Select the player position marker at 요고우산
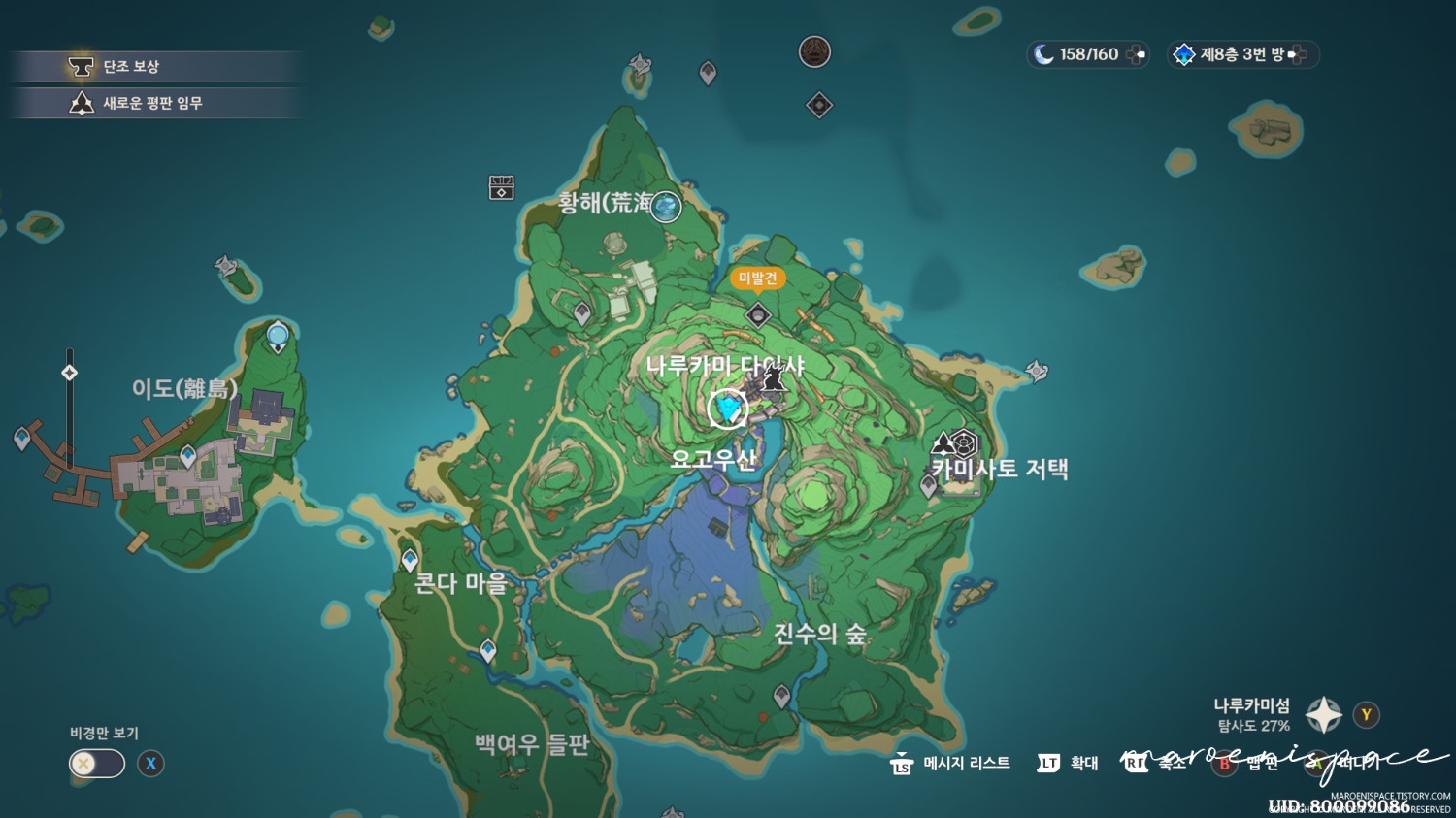Image resolution: width=1456 pixels, height=818 pixels. (726, 409)
